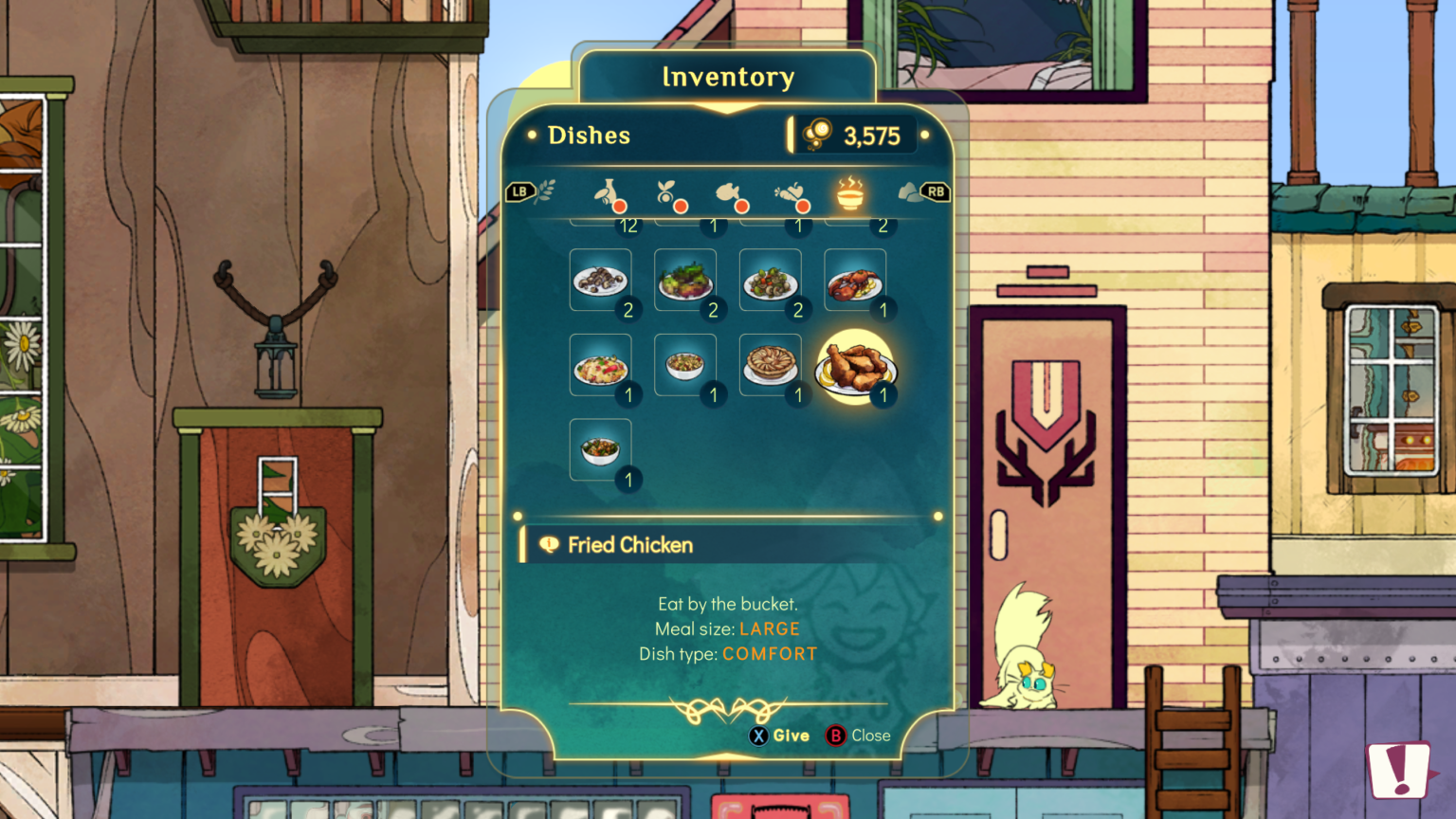Click the exclamation mark notification icon
This screenshot has height=819, width=1456.
coord(1399,770)
